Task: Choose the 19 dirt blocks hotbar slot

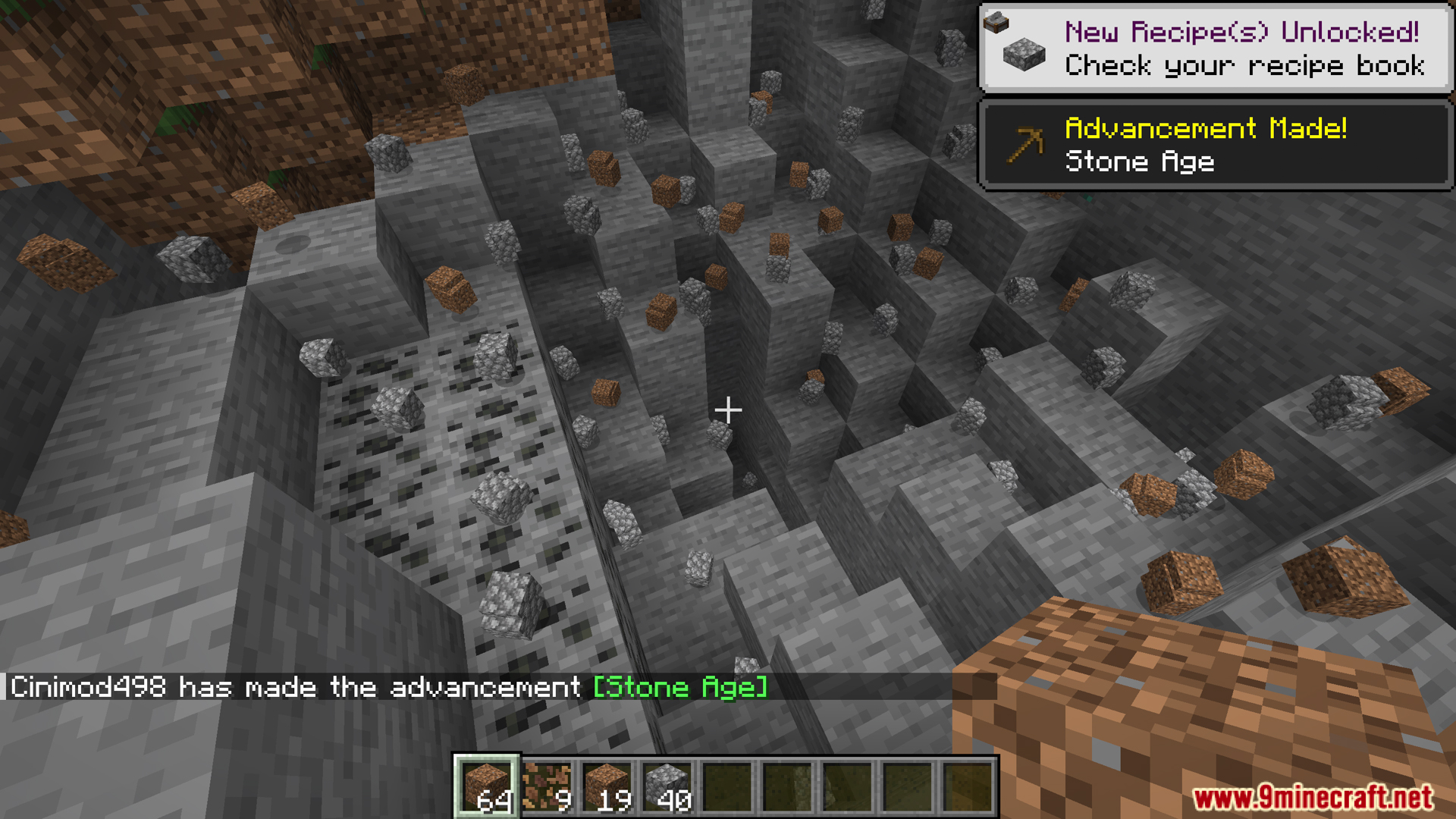Action: [x=607, y=786]
